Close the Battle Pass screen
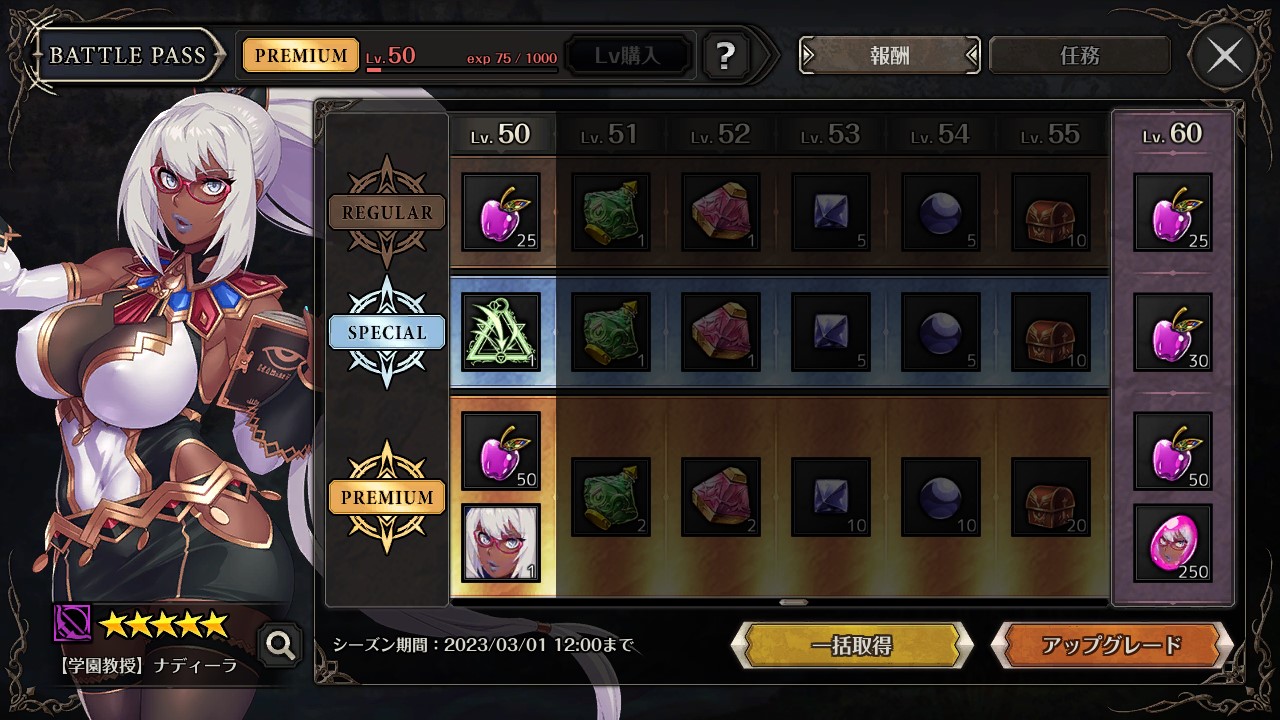 (1225, 56)
